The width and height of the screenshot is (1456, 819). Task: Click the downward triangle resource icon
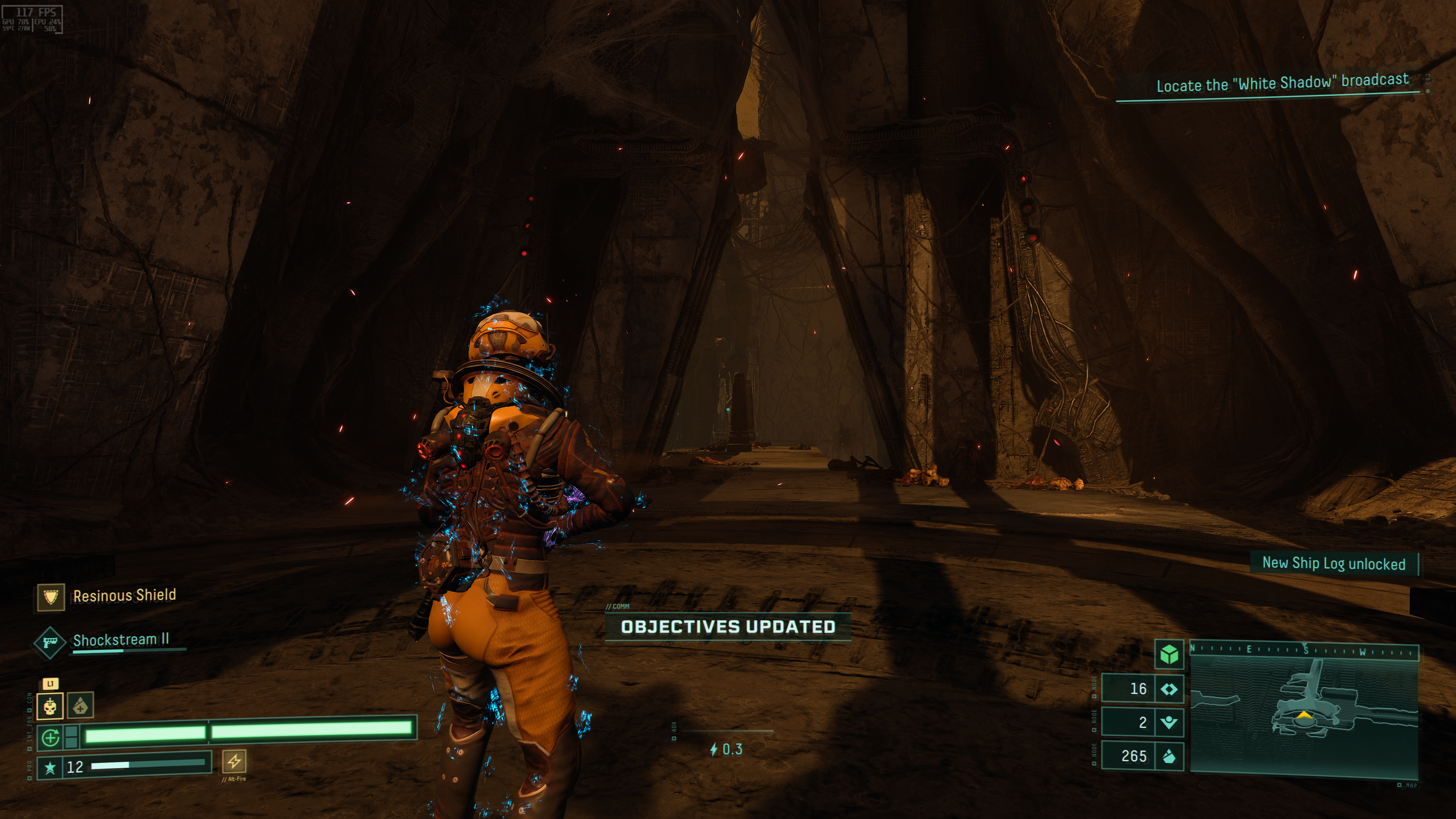pyautogui.click(x=1169, y=722)
